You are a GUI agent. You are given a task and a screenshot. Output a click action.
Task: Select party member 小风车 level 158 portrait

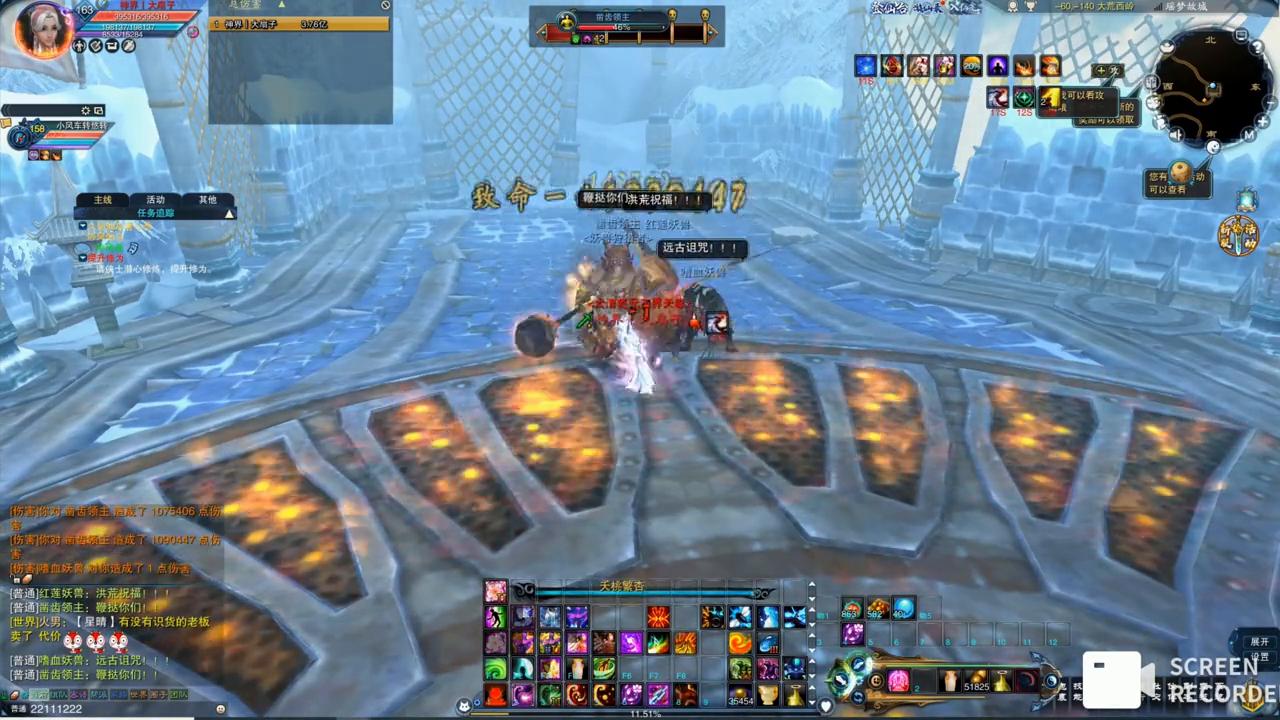tap(19, 136)
